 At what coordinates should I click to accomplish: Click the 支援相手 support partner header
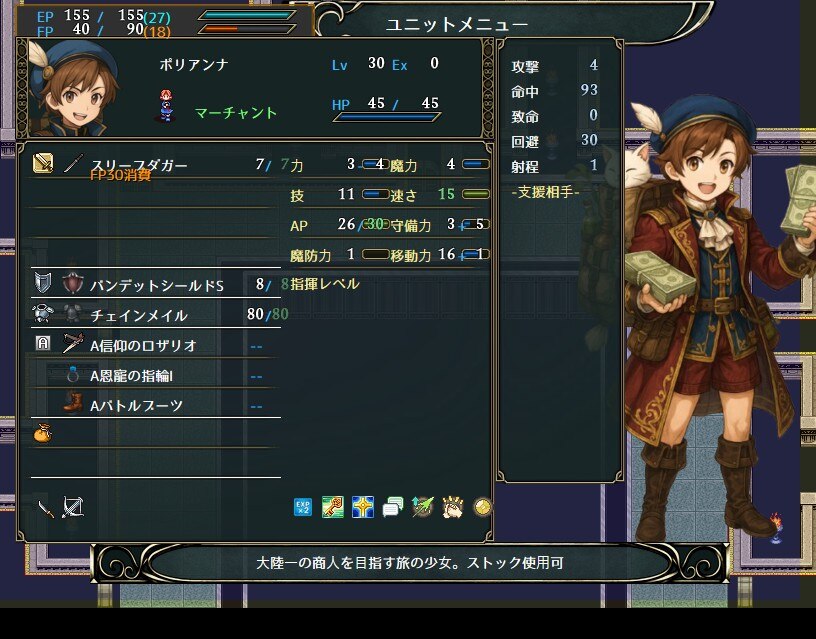pos(545,191)
